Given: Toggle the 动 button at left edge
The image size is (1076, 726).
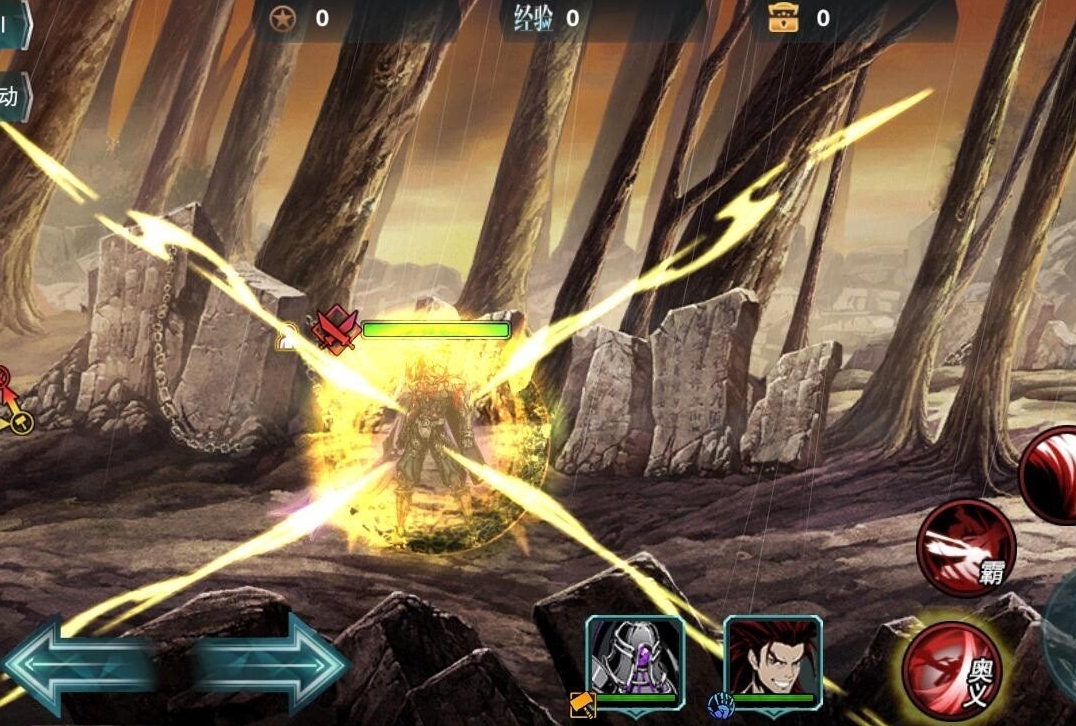Looking at the screenshot, I should coord(13,97).
